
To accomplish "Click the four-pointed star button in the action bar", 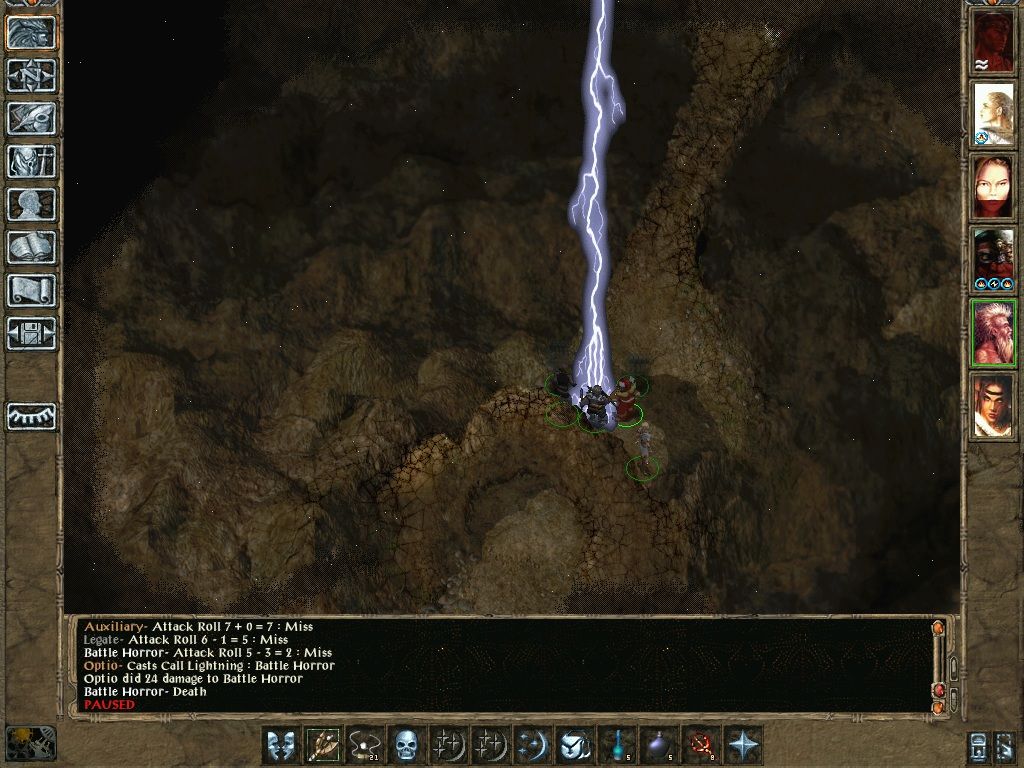I will [x=743, y=745].
